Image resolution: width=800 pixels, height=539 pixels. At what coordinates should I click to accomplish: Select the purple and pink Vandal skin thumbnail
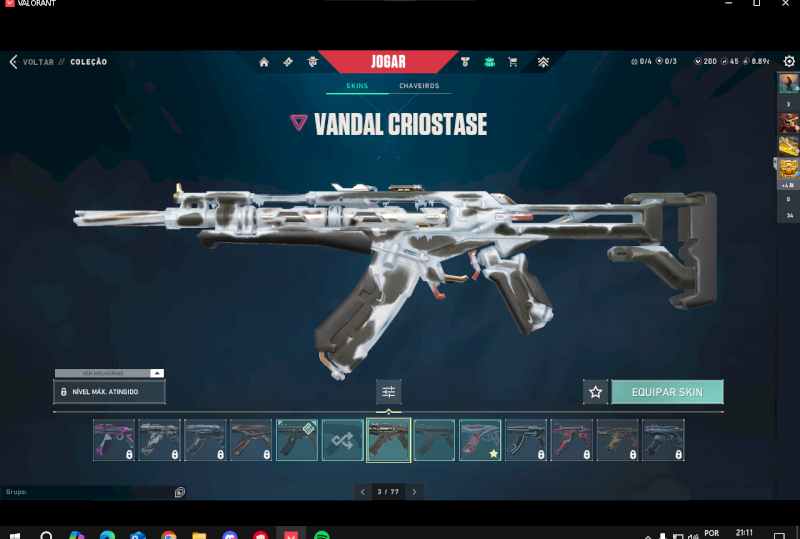[114, 440]
